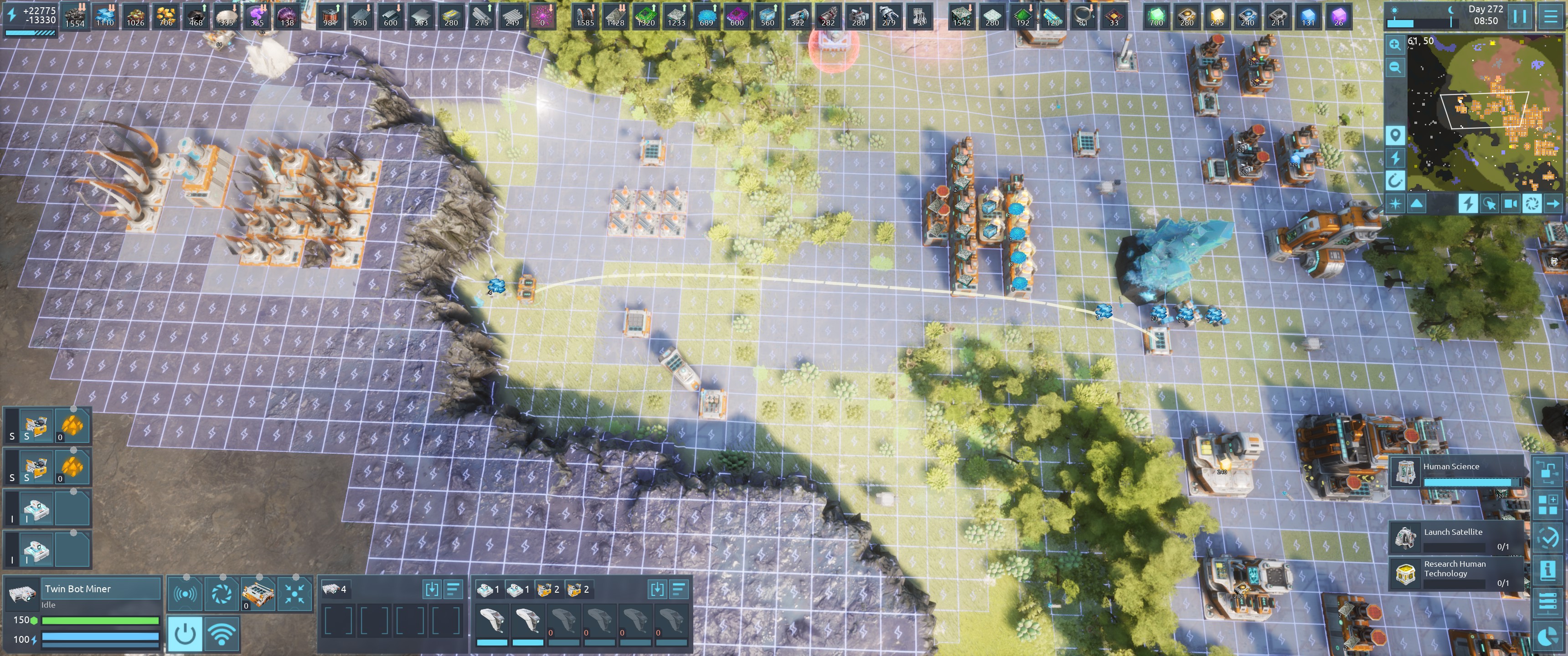The image size is (1568, 656).
Task: Toggle the map pin marker filter
Action: (1395, 134)
